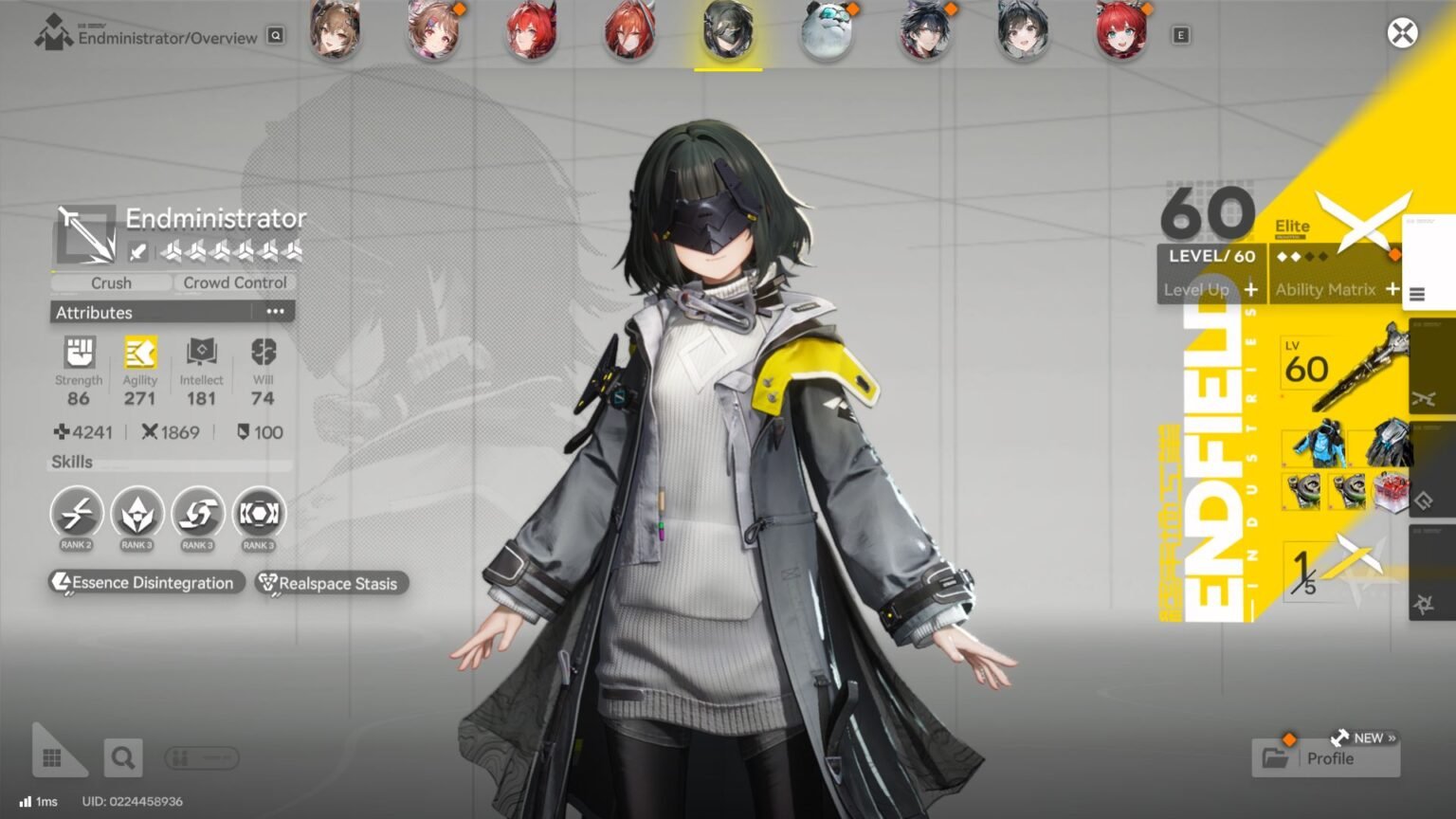Viewport: 1456px width, 819px height.
Task: Select the first skill icon under Skills
Action: pyautogui.click(x=76, y=513)
